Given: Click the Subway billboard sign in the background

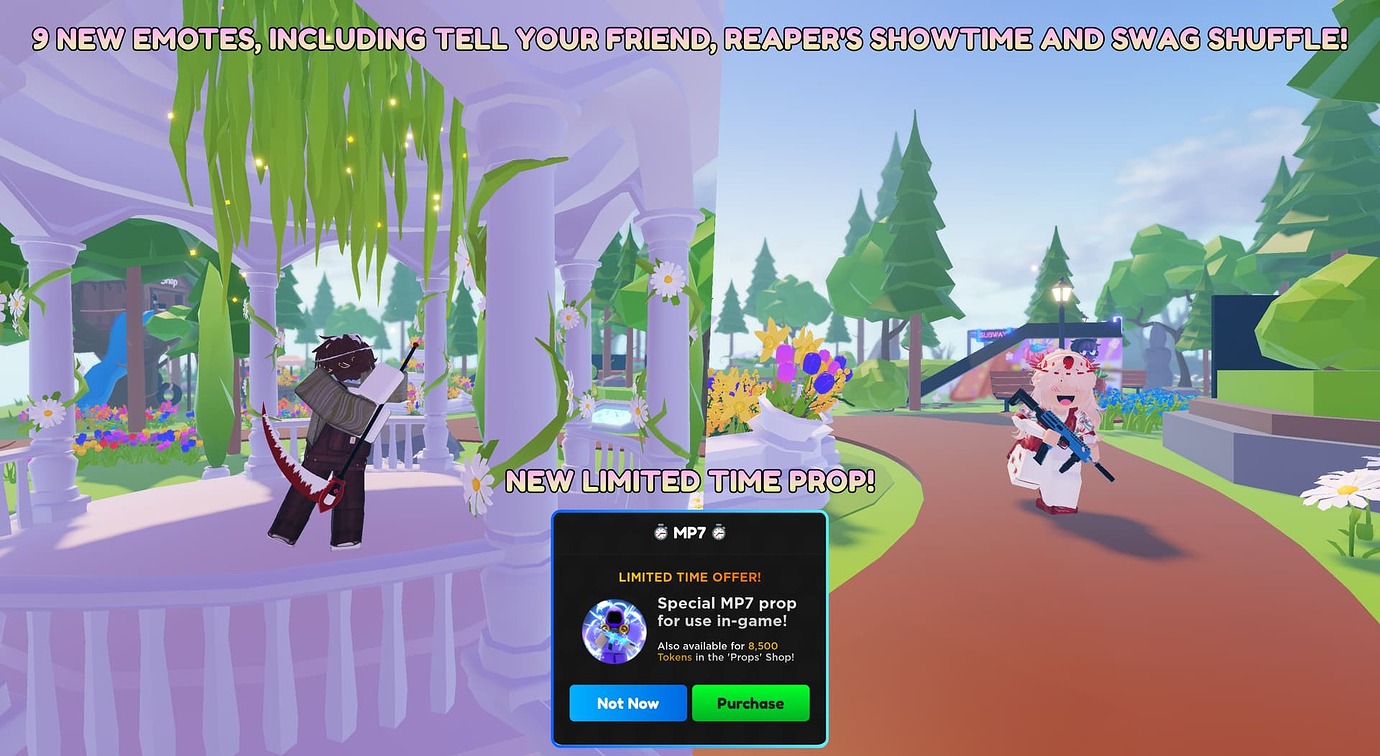Looking at the screenshot, I should pos(992,333).
